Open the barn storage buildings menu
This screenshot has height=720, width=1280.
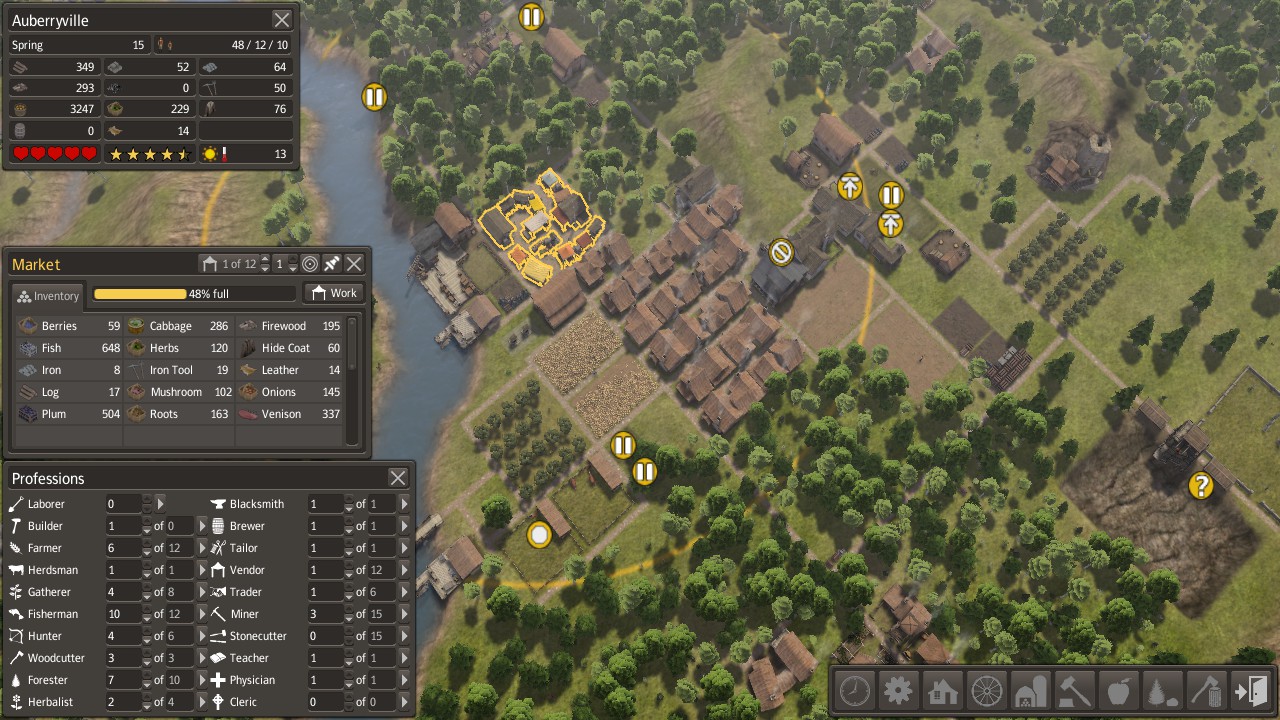pyautogui.click(x=1030, y=690)
